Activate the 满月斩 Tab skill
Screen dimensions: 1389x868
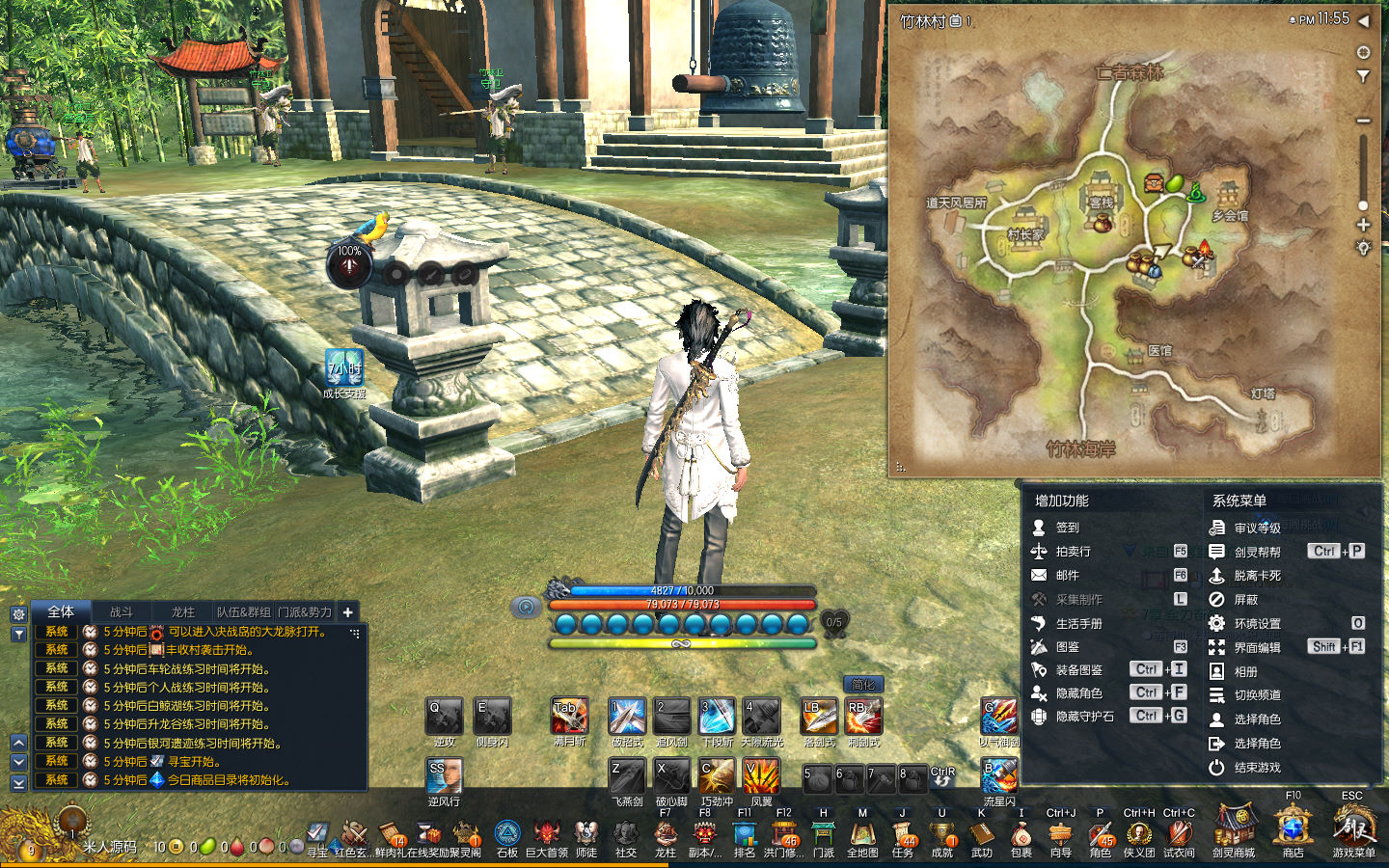(x=569, y=717)
